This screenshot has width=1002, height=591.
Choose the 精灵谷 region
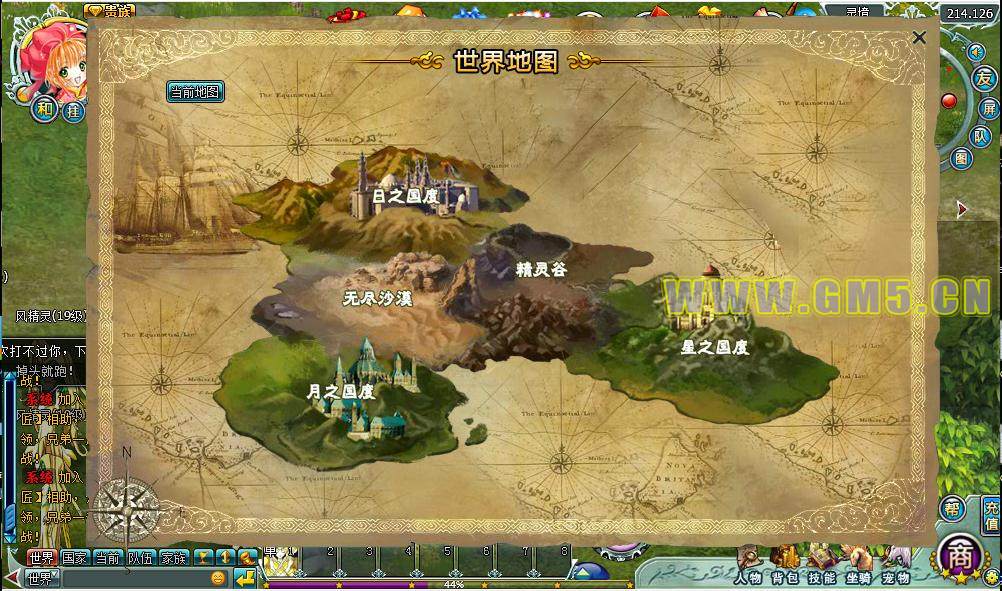point(541,269)
